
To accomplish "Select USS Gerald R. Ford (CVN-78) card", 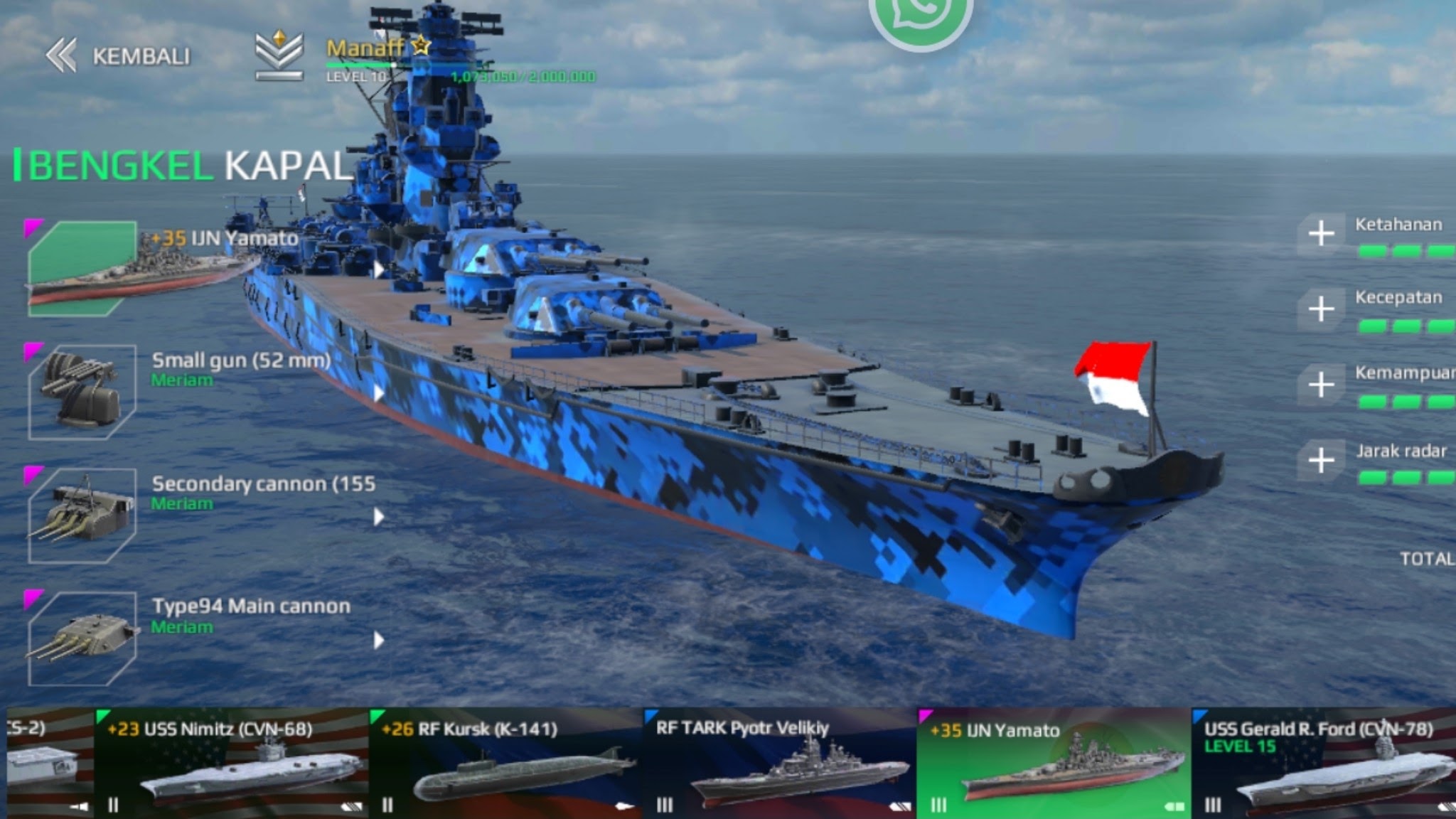I will [x=1324, y=764].
